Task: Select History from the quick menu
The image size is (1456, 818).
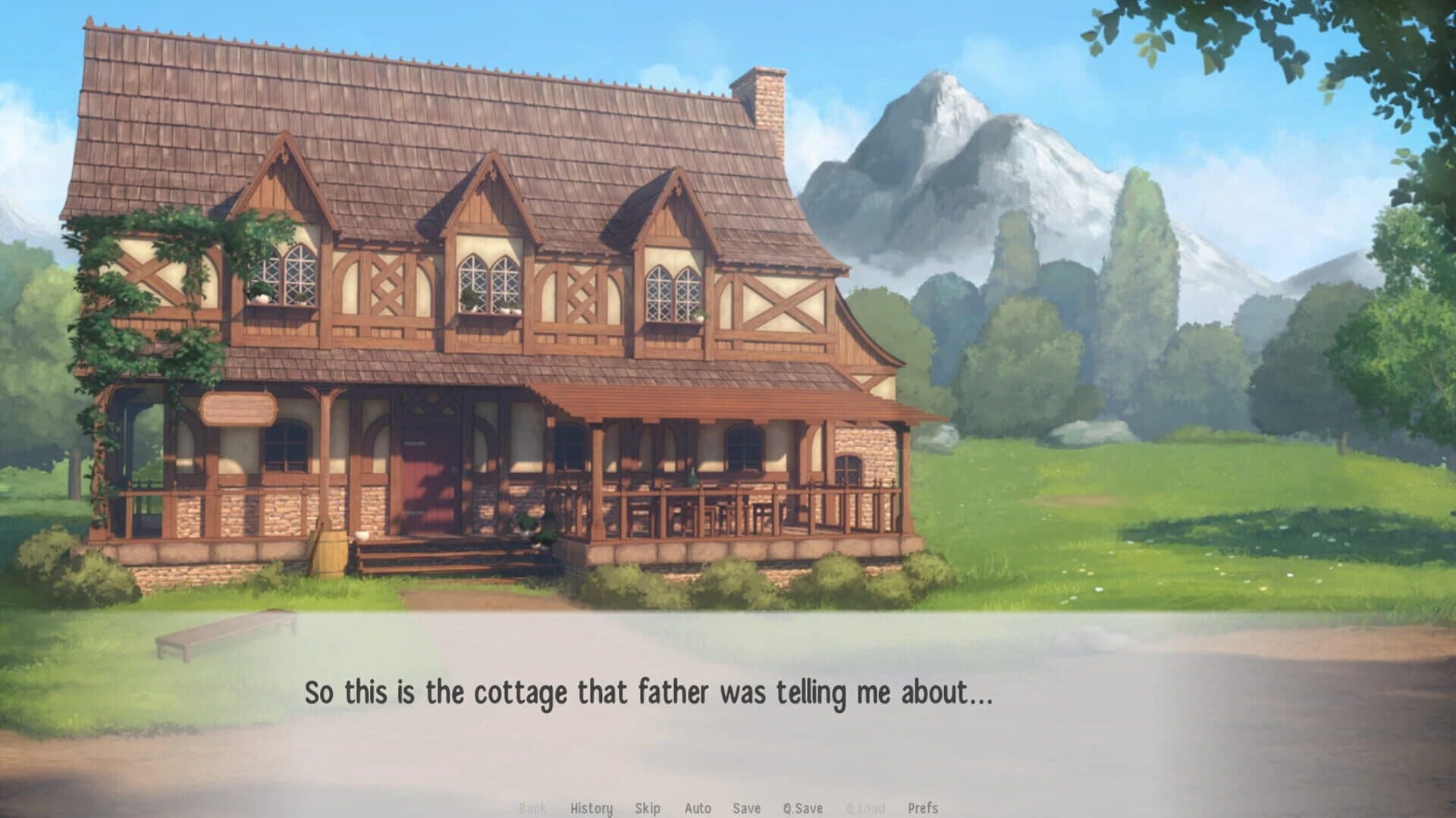Action: click(x=590, y=808)
